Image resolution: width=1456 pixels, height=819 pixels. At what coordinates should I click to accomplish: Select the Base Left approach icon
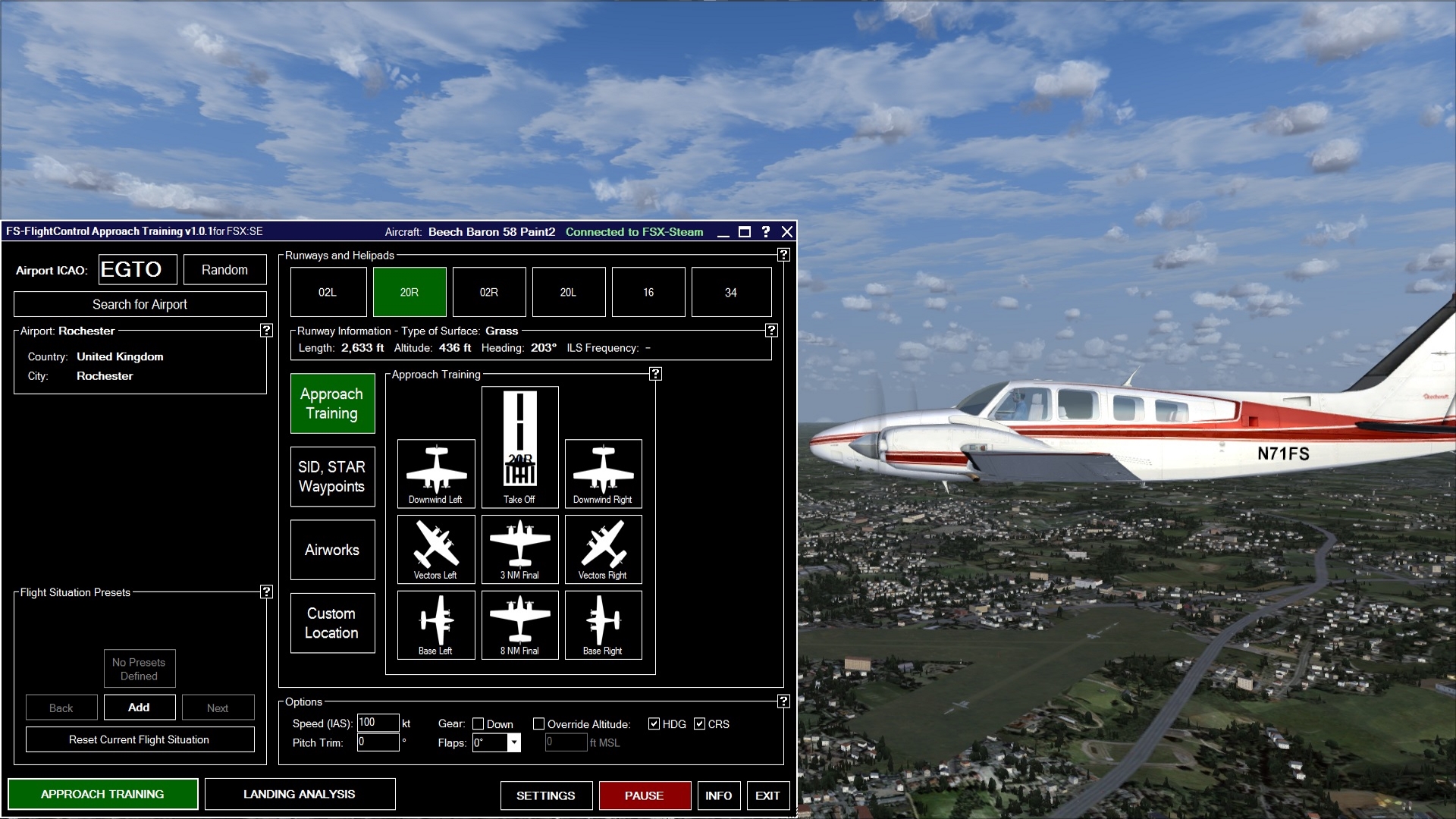pyautogui.click(x=436, y=622)
